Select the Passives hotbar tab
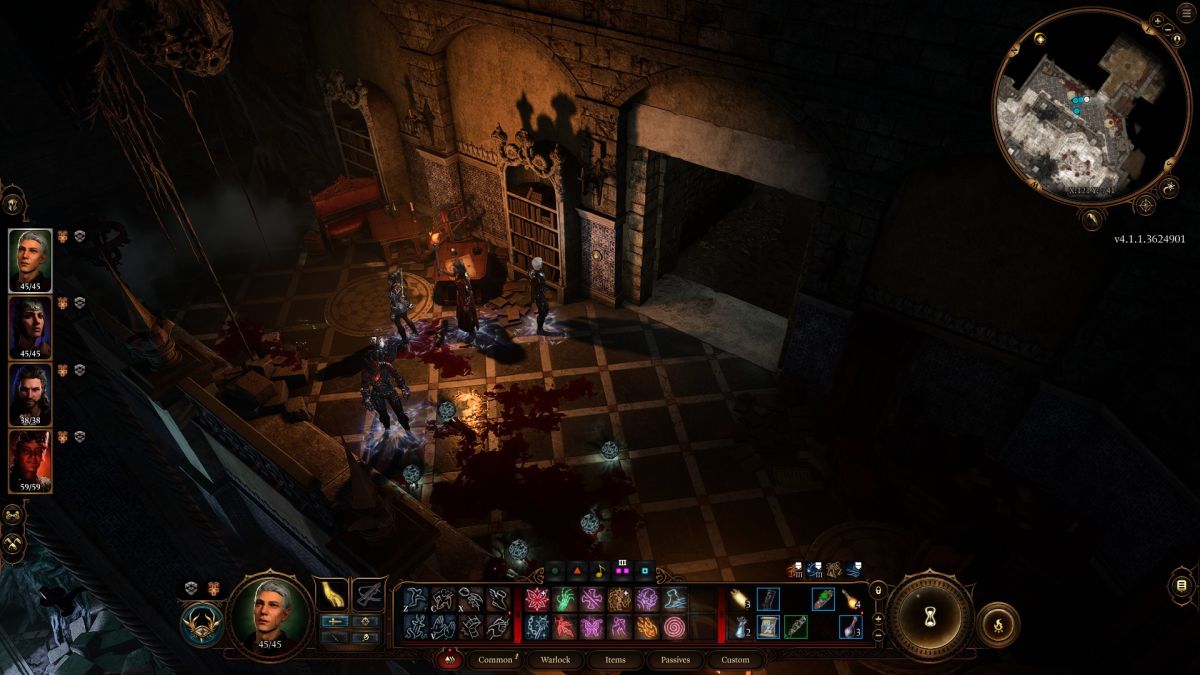The image size is (1200, 675). click(x=675, y=660)
